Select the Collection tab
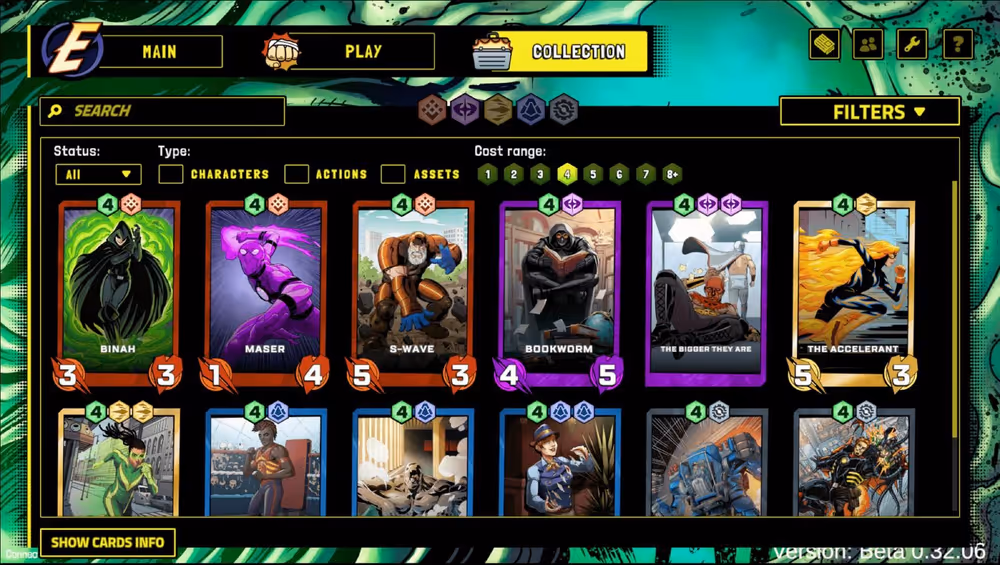This screenshot has height=565, width=1000. (x=578, y=52)
